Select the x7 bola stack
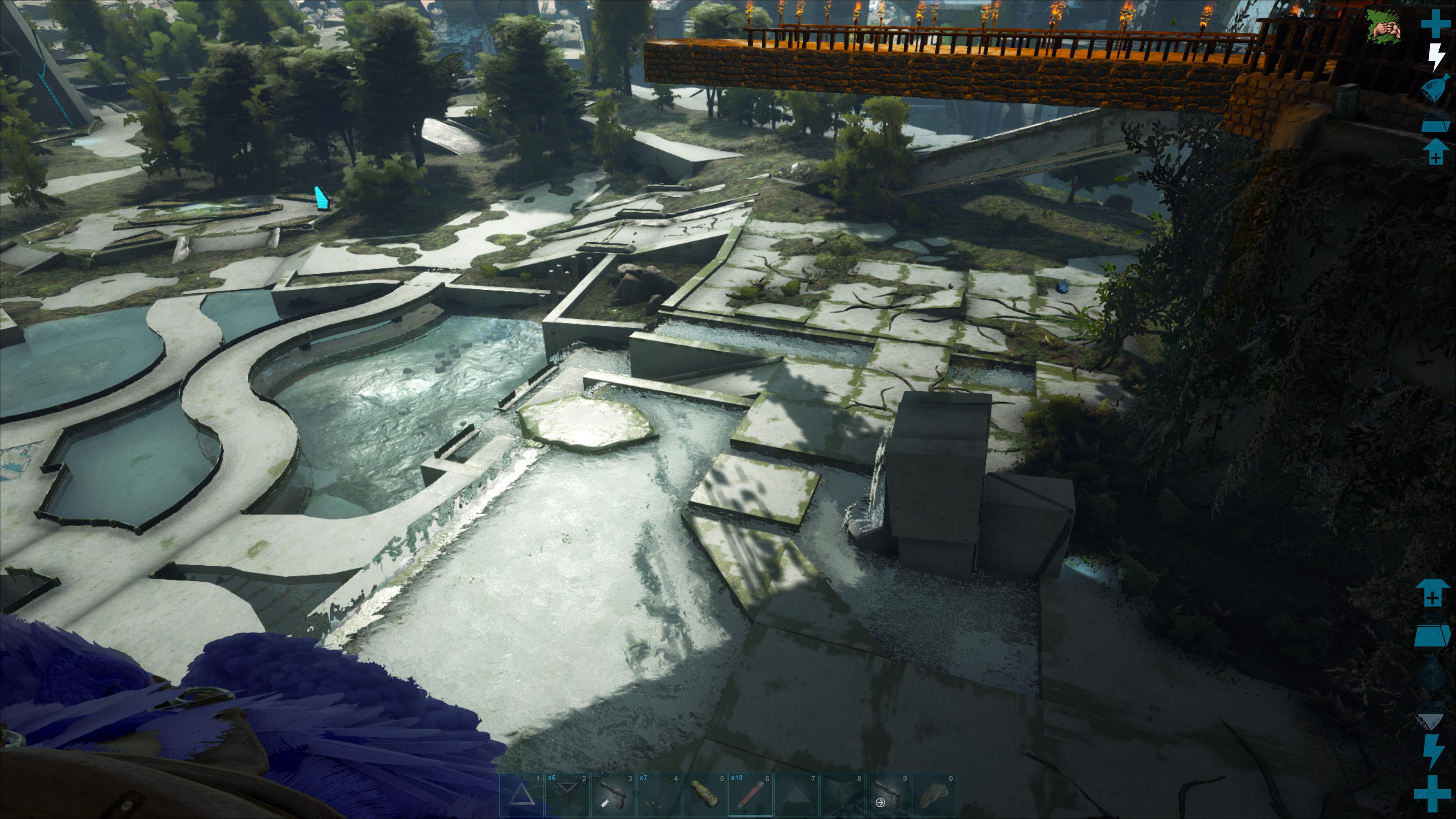 click(x=659, y=795)
